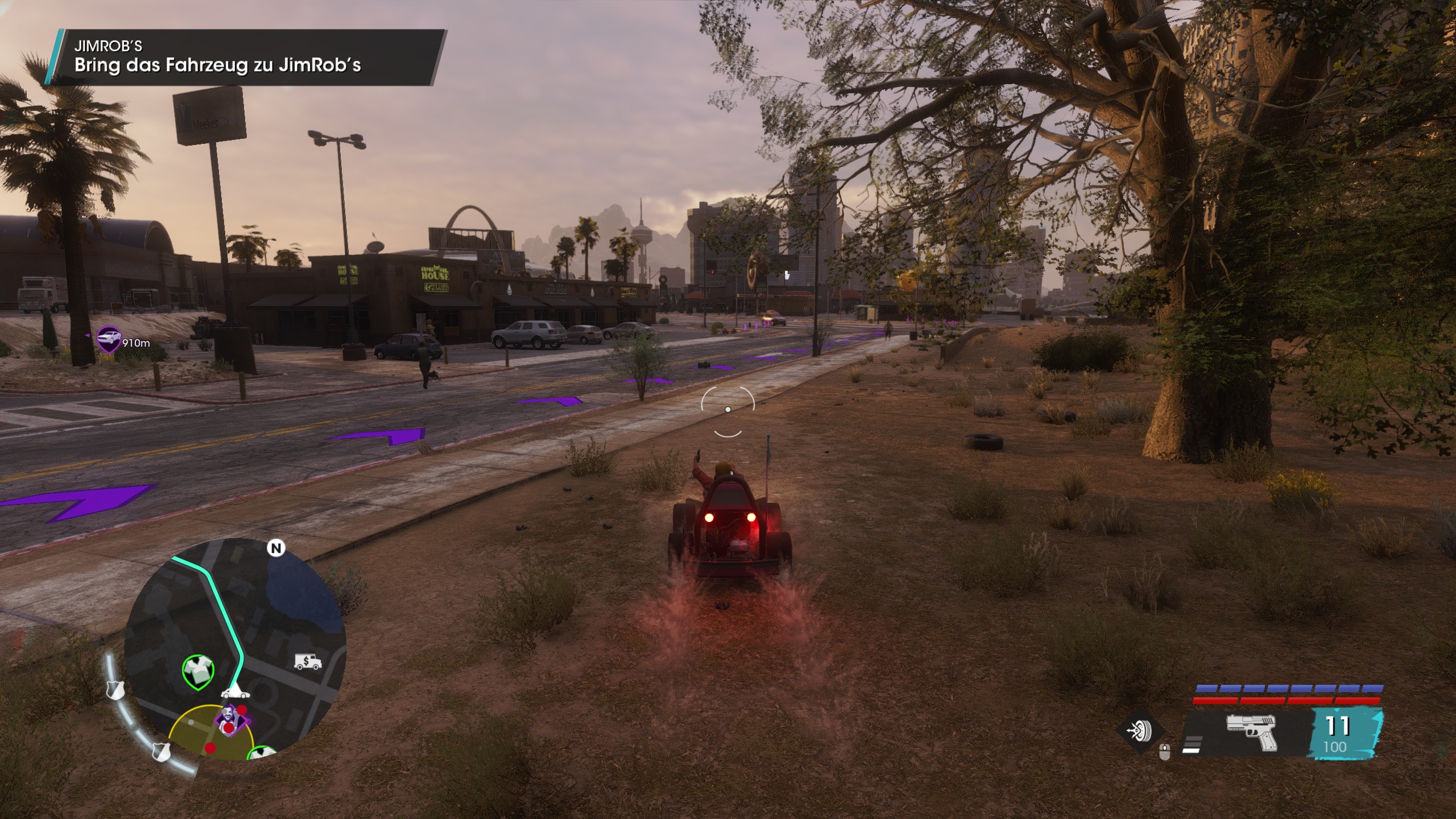Click the white car icon on minimap

tap(234, 692)
